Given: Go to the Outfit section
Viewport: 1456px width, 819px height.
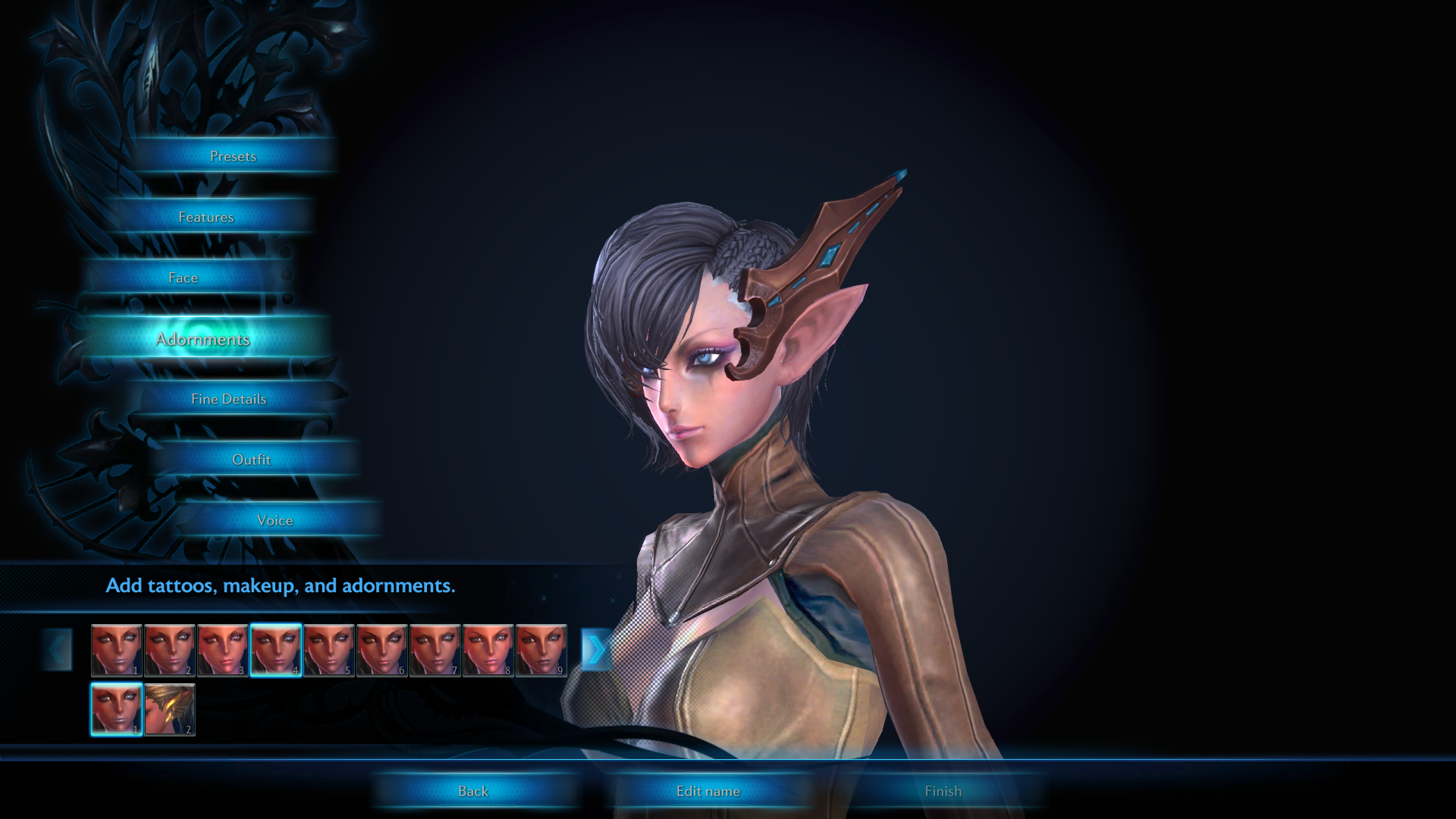Looking at the screenshot, I should (252, 460).
